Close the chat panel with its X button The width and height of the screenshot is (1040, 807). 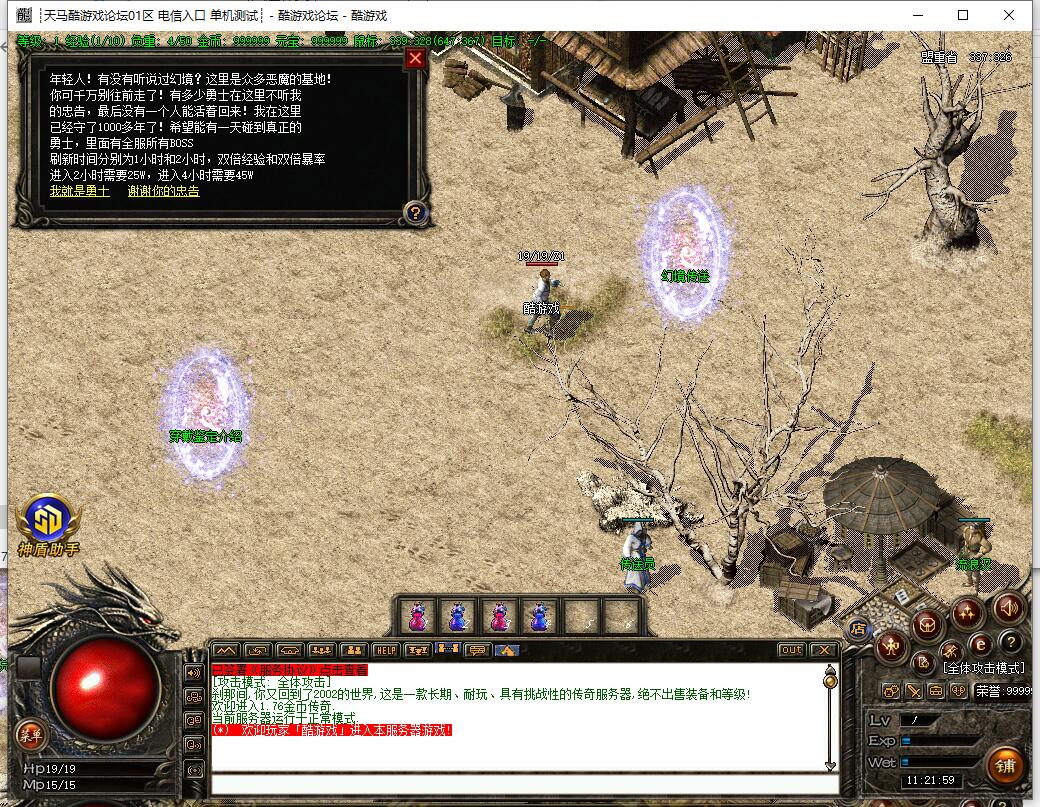(x=822, y=650)
